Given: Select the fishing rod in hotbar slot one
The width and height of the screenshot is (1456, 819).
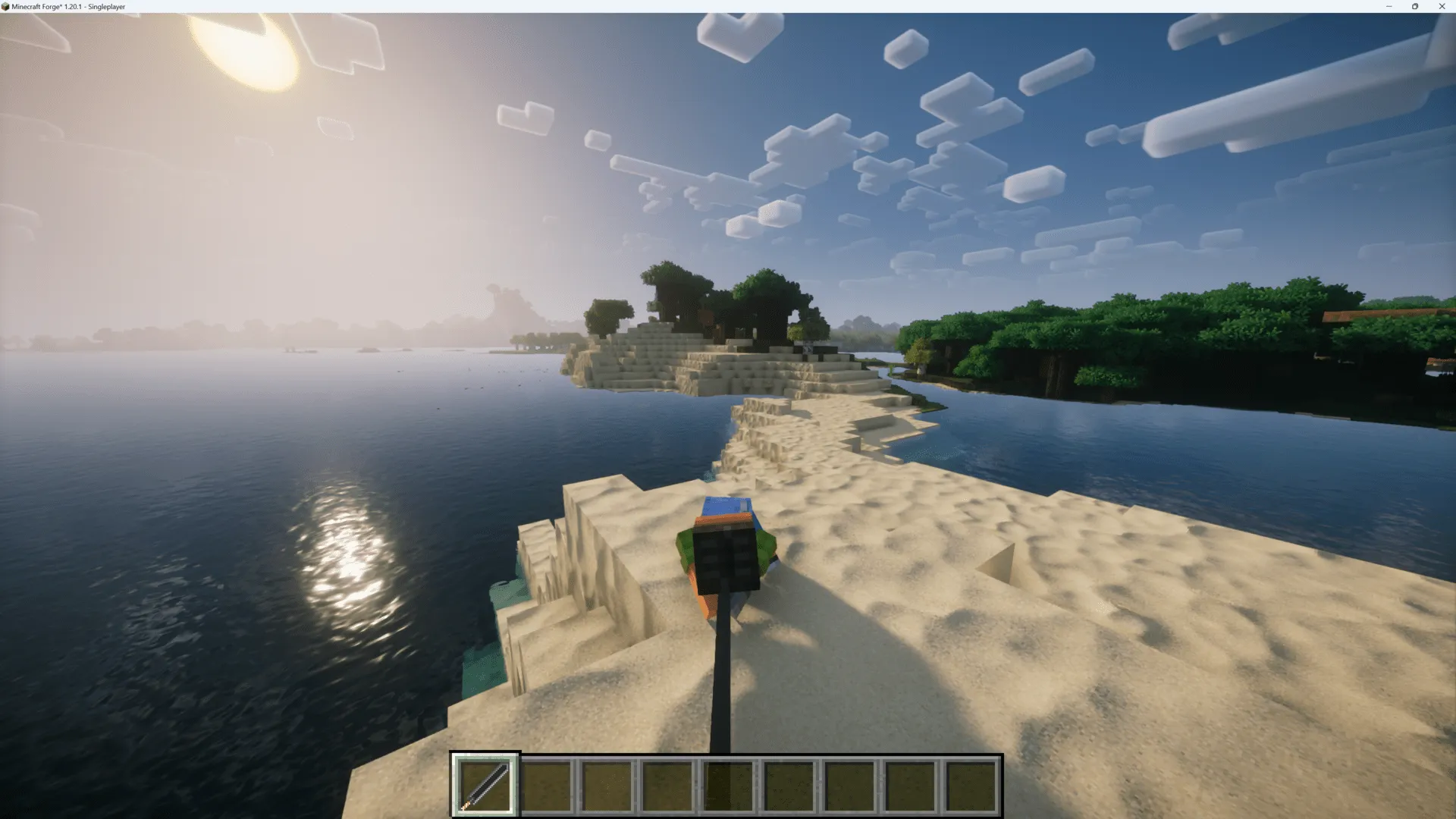Looking at the screenshot, I should click(485, 785).
